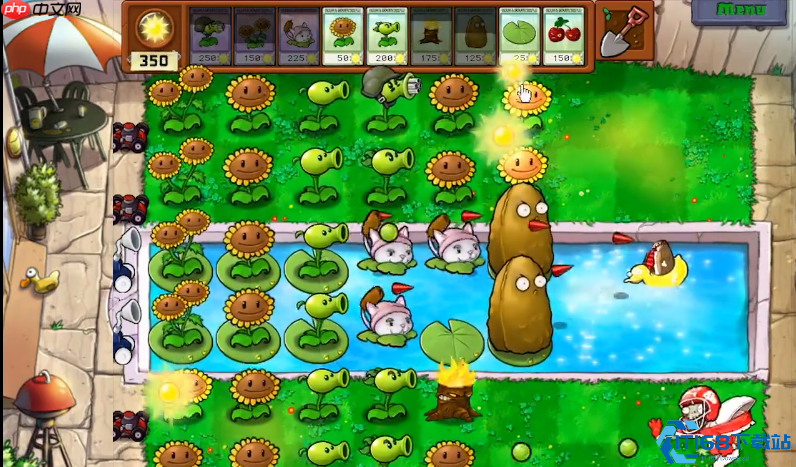The height and width of the screenshot is (467, 796).
Task: Pick the Tall-nut seed packet
Action: tap(475, 37)
